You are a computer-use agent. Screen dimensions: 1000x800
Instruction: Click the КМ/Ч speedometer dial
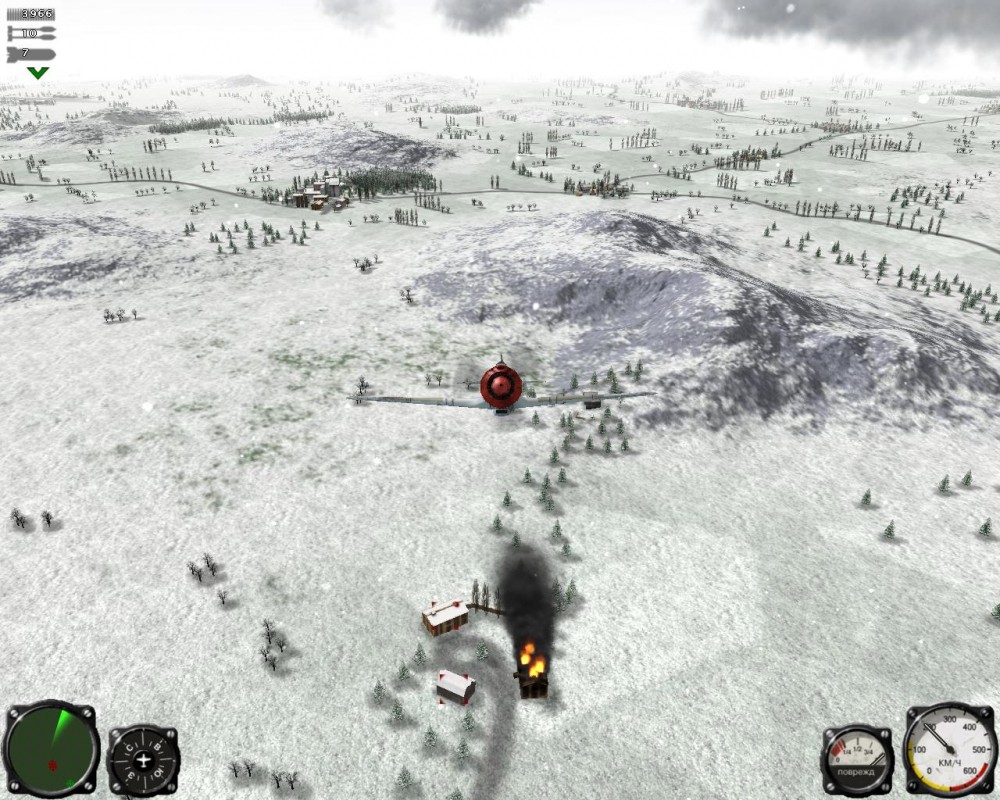pos(950,749)
